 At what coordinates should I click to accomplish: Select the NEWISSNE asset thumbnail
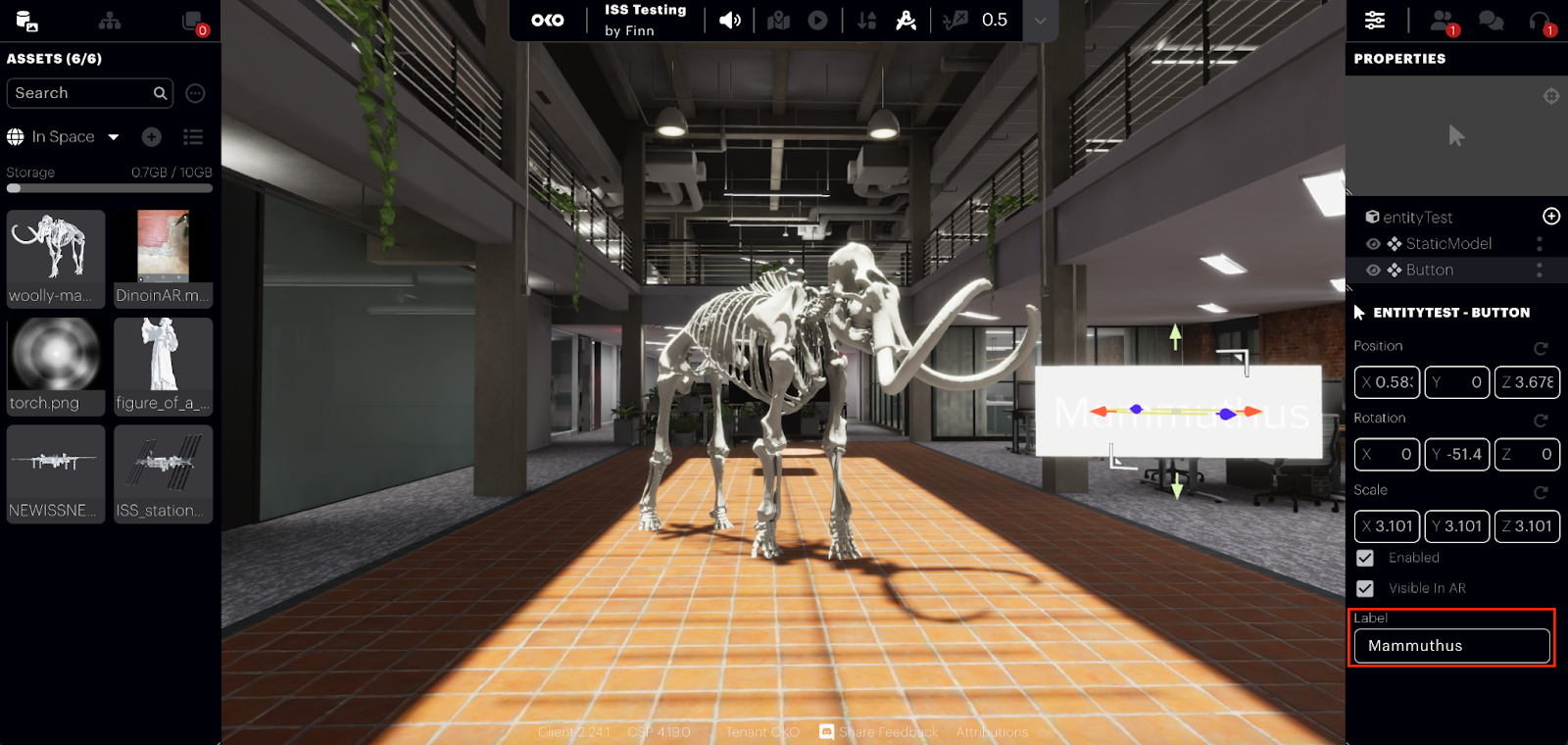pos(55,473)
